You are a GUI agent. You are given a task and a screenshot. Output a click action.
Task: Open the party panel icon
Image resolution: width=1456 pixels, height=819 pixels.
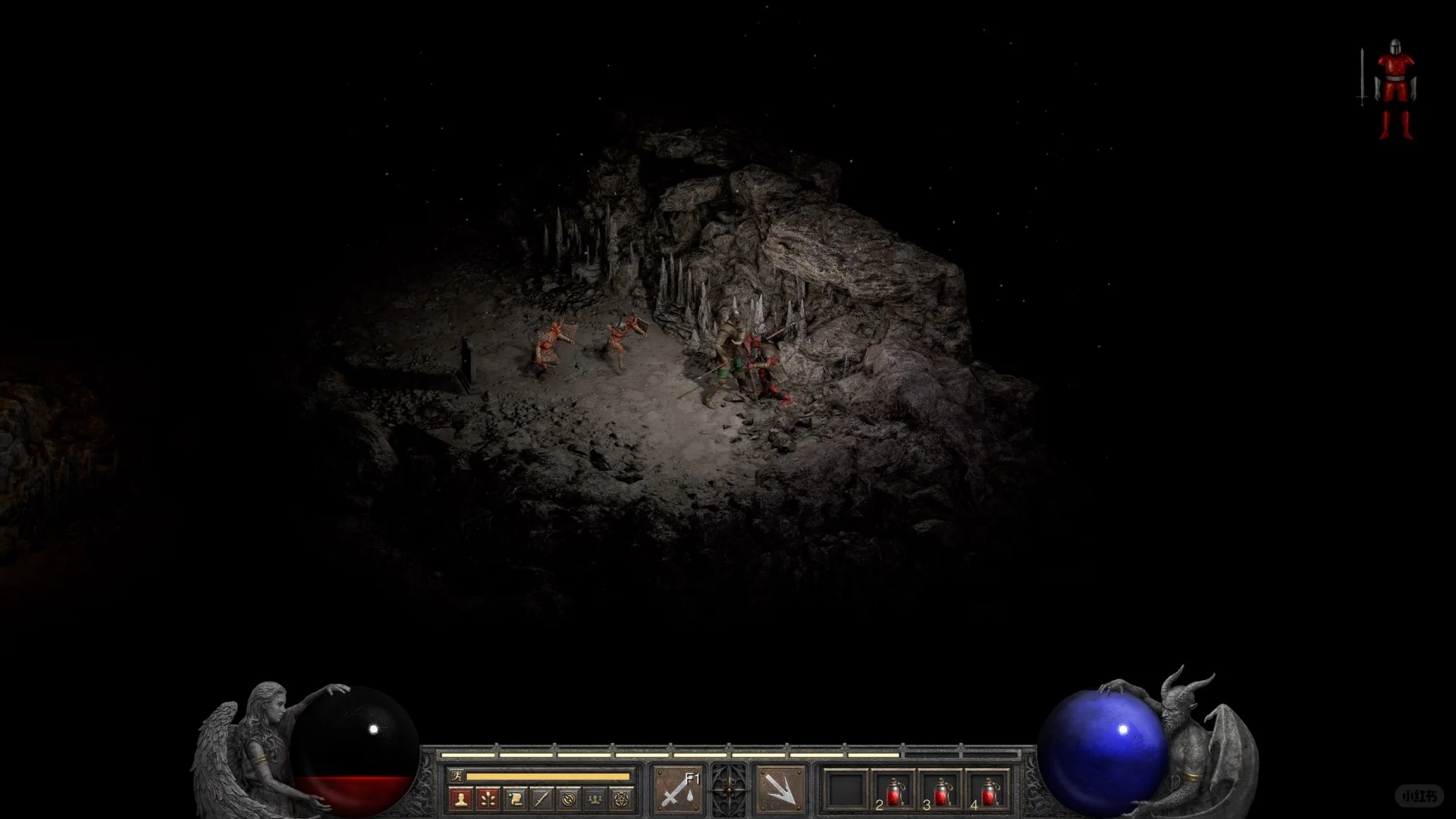click(x=595, y=799)
